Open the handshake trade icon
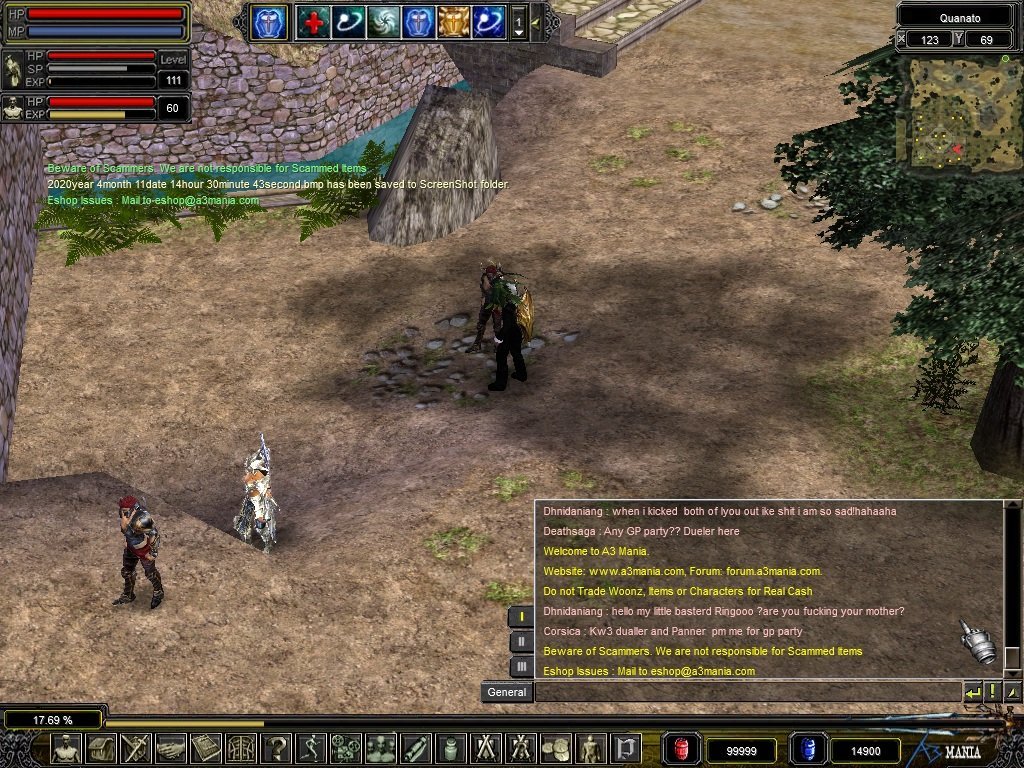 click(171, 748)
